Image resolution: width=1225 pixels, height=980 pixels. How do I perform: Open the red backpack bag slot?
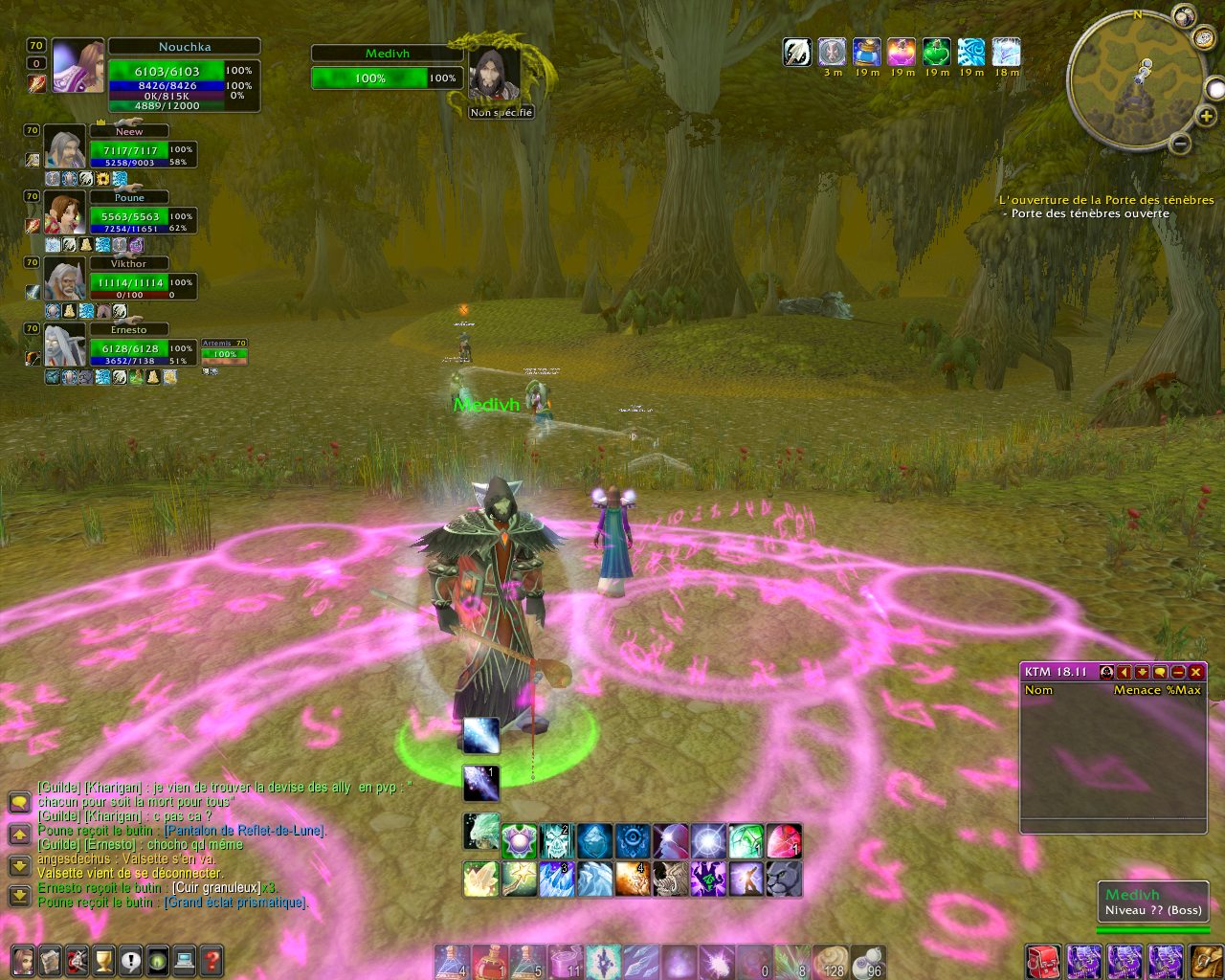[1042, 961]
